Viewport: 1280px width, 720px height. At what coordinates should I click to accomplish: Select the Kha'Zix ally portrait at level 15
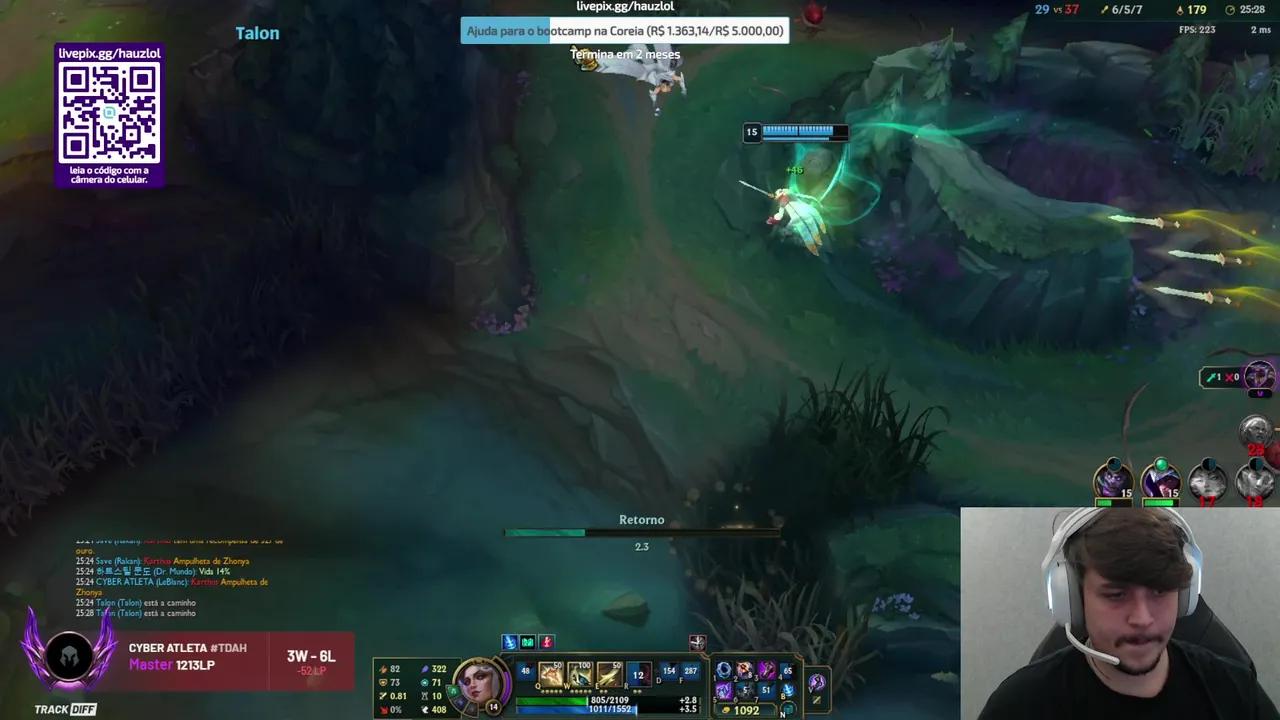(1114, 480)
